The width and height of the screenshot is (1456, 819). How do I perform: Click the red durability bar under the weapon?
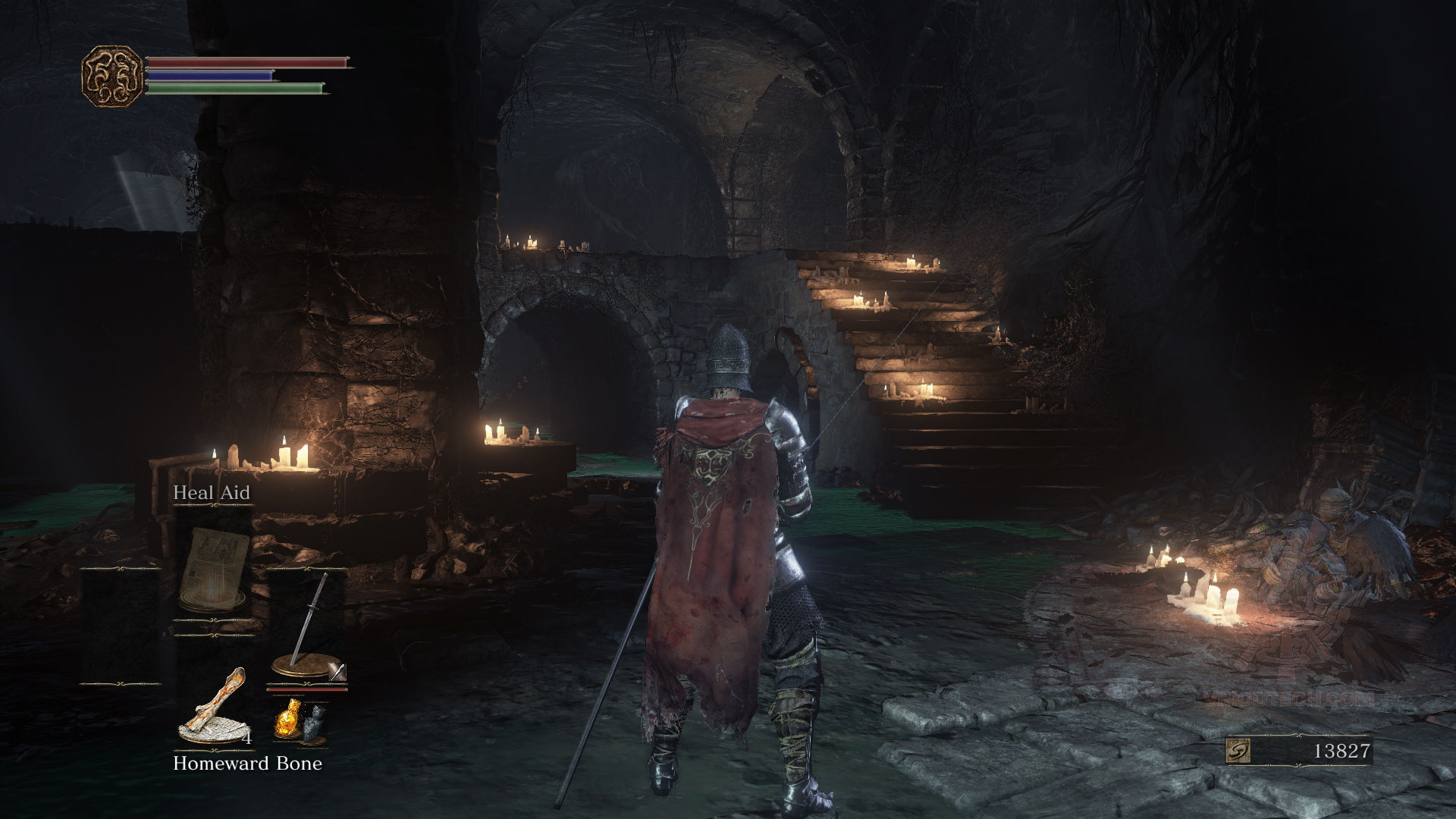(306, 689)
